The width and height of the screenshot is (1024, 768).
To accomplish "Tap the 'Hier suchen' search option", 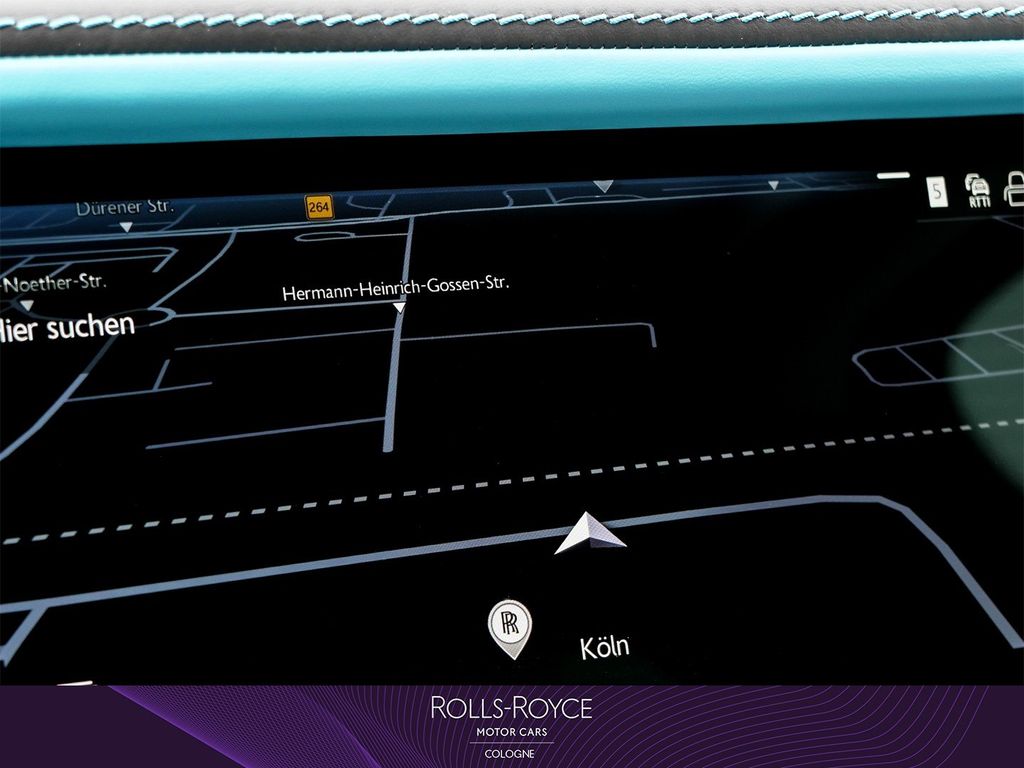I will coord(68,327).
